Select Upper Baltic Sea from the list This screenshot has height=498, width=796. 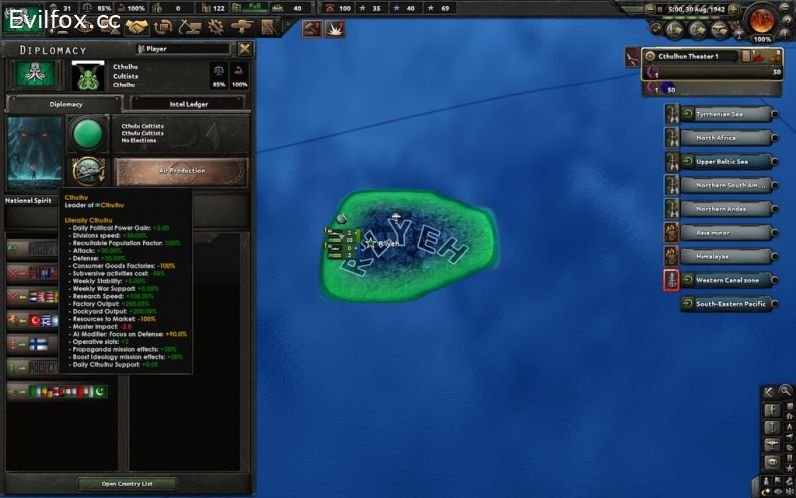click(729, 161)
